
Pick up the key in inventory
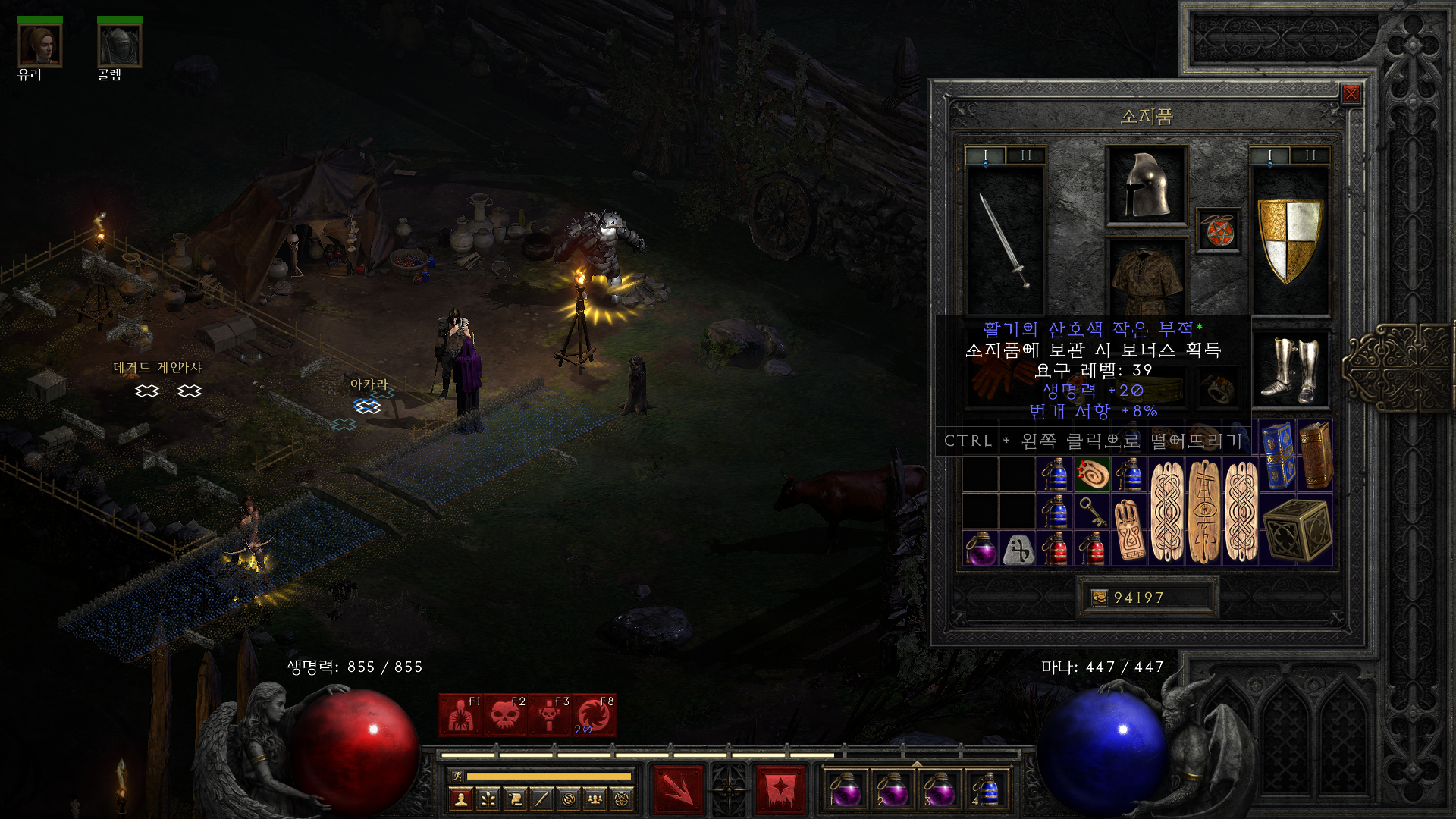[x=1092, y=512]
